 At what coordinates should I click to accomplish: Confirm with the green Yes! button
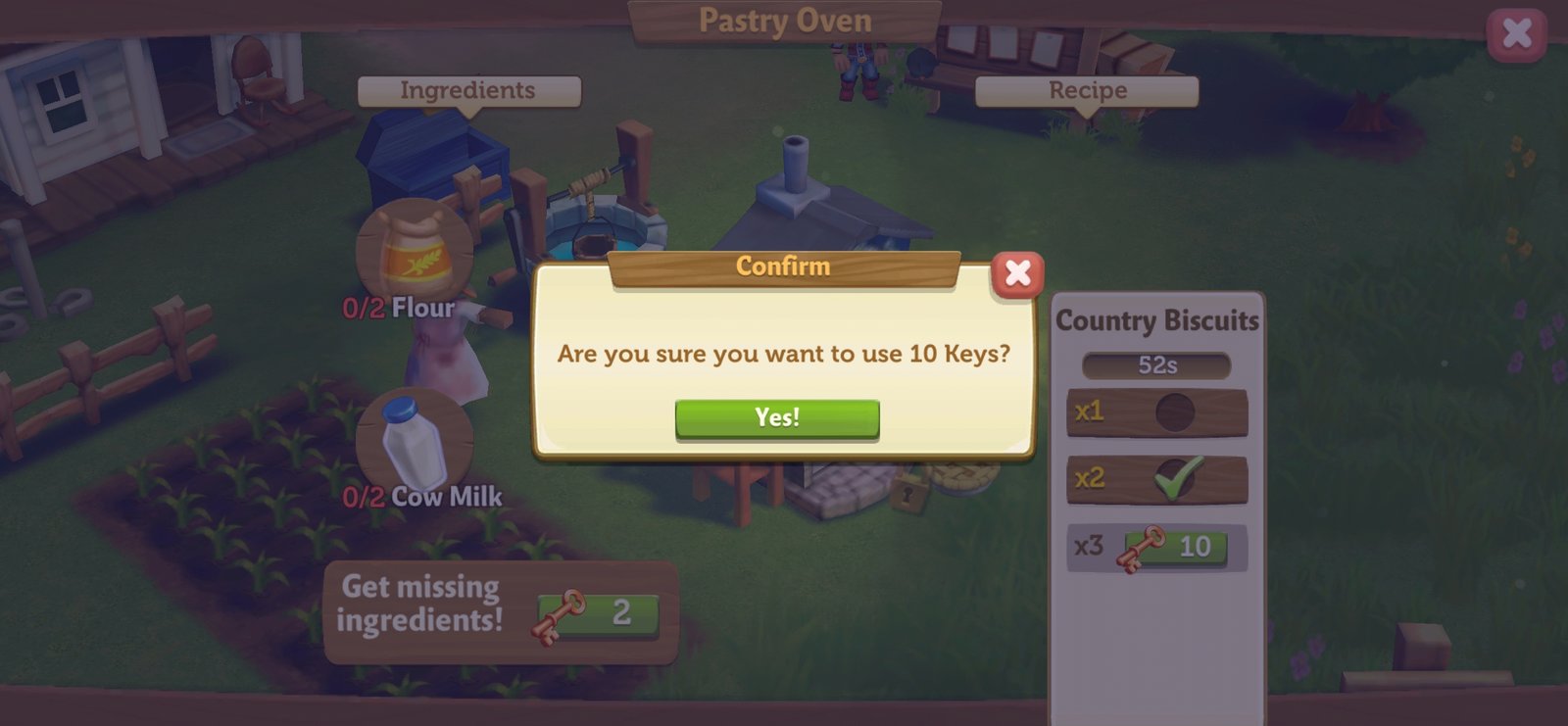pos(777,418)
